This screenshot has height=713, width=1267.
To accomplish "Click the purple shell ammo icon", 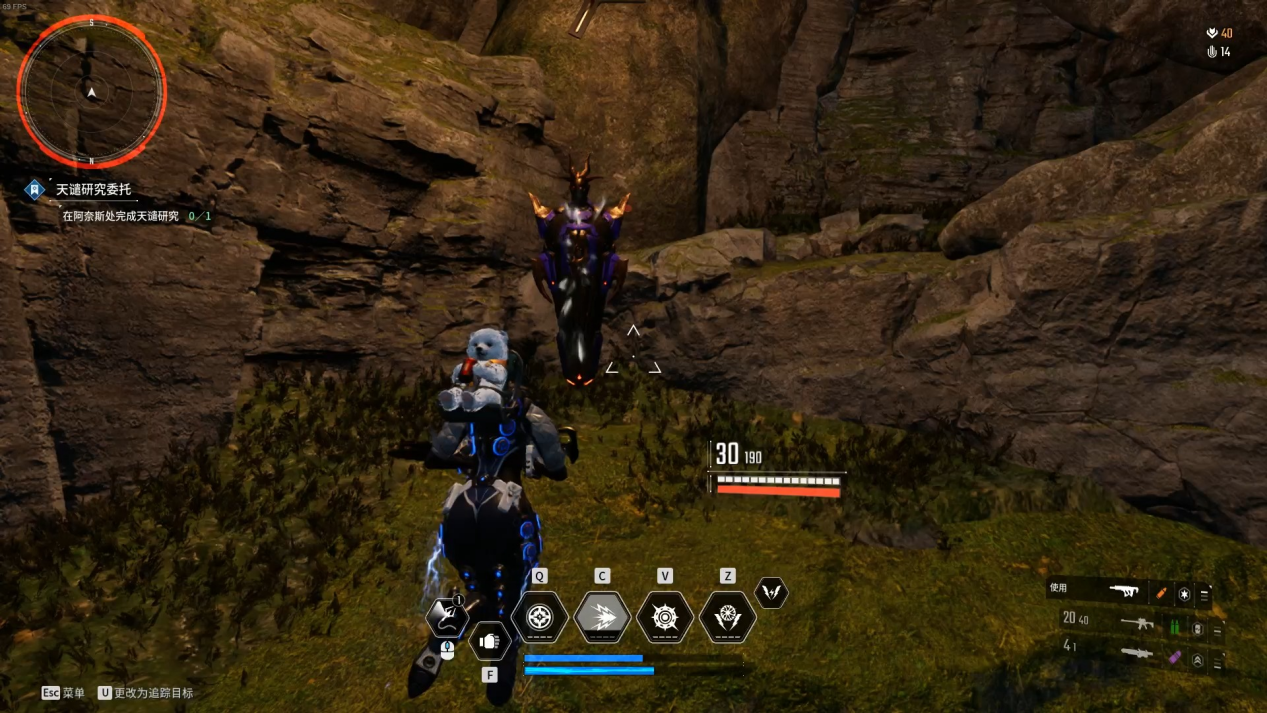I will click(x=1175, y=658).
